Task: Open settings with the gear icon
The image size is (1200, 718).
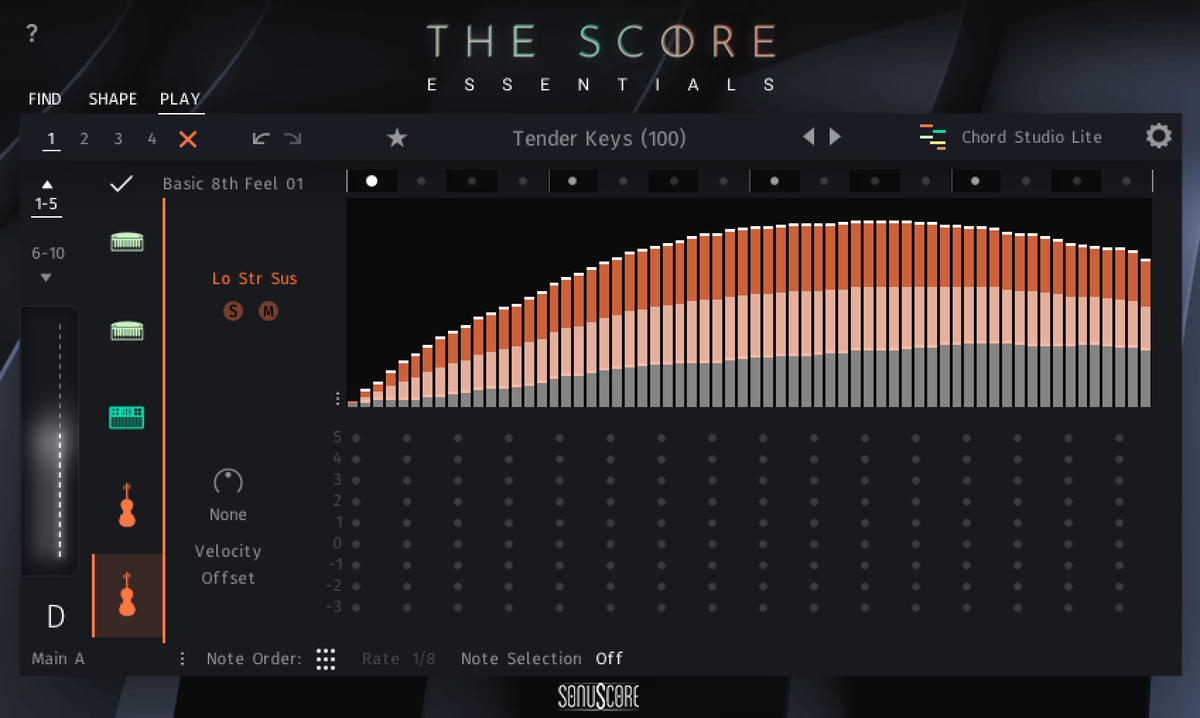Action: [1158, 136]
